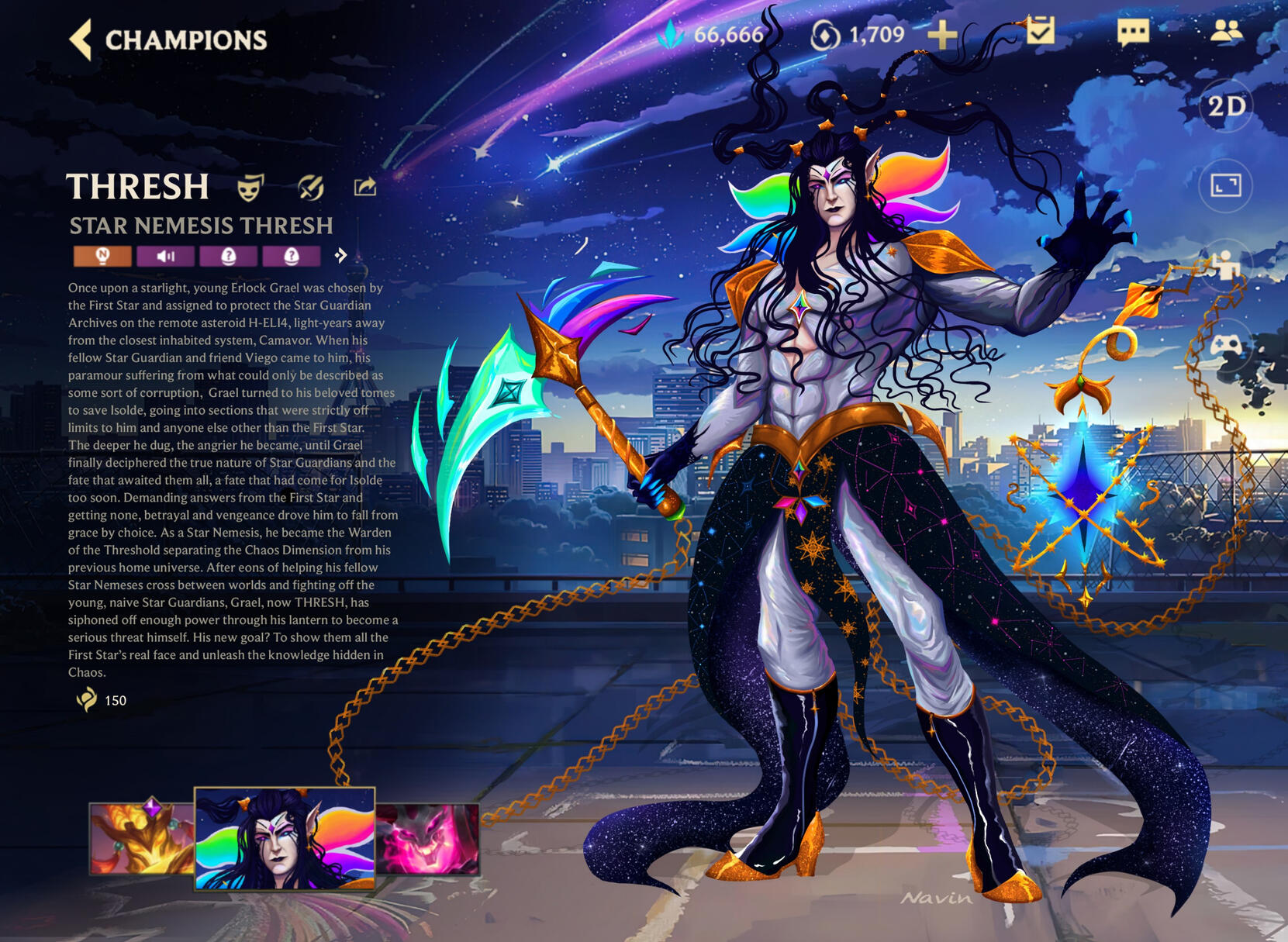This screenshot has height=942, width=1288.
Task: Select the fiery golden Thresh skin thumbnail
Action: pyautogui.click(x=141, y=839)
